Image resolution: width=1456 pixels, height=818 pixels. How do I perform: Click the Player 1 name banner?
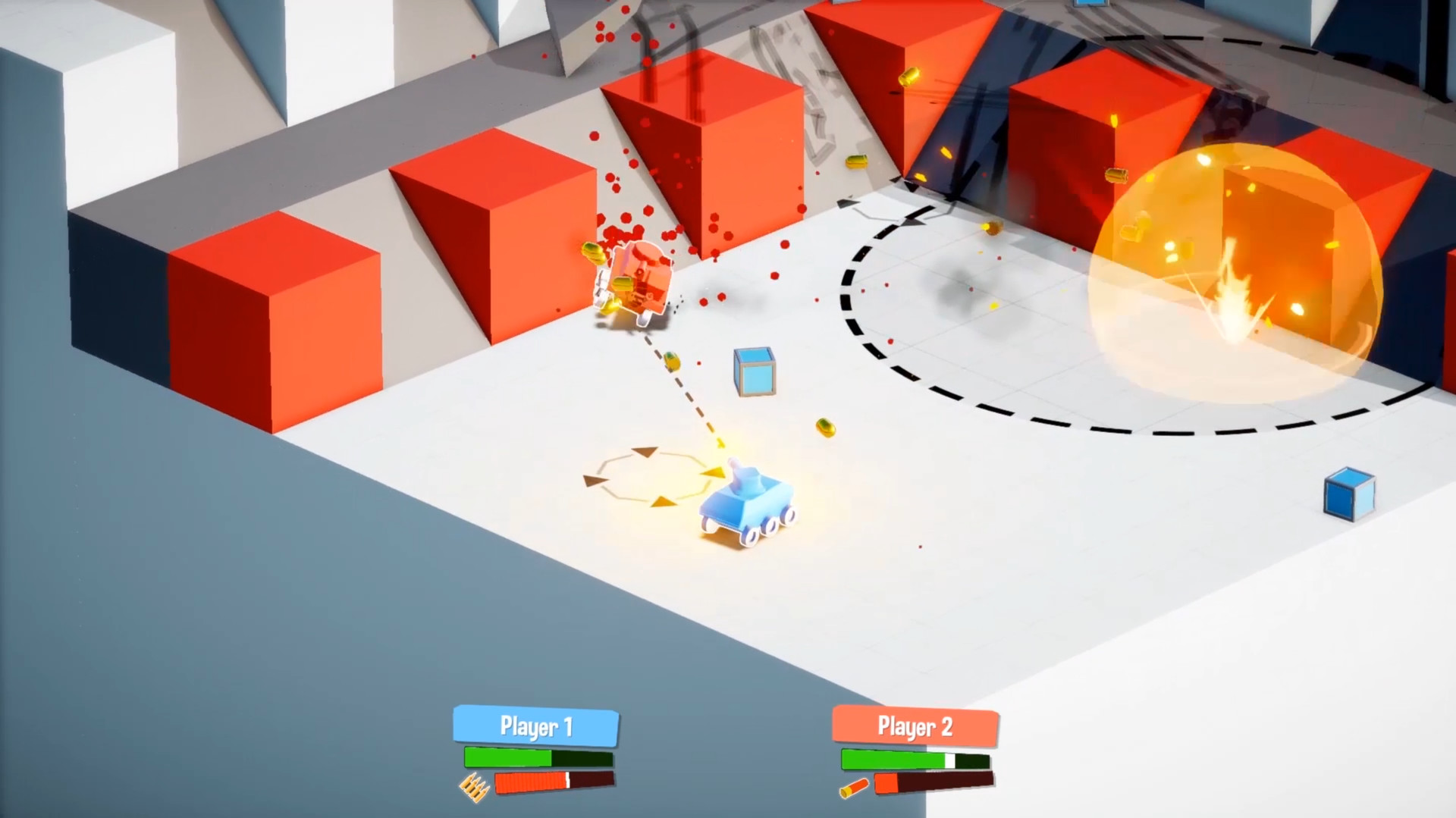[x=535, y=727]
